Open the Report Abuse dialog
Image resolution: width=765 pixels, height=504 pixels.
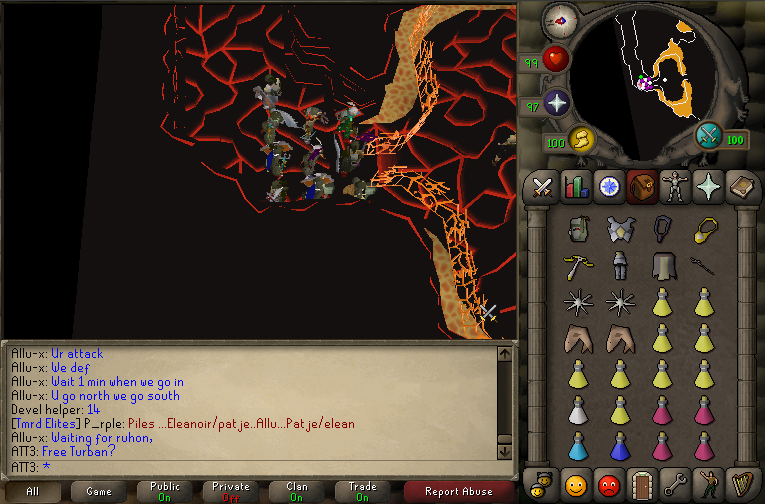pyautogui.click(x=459, y=491)
